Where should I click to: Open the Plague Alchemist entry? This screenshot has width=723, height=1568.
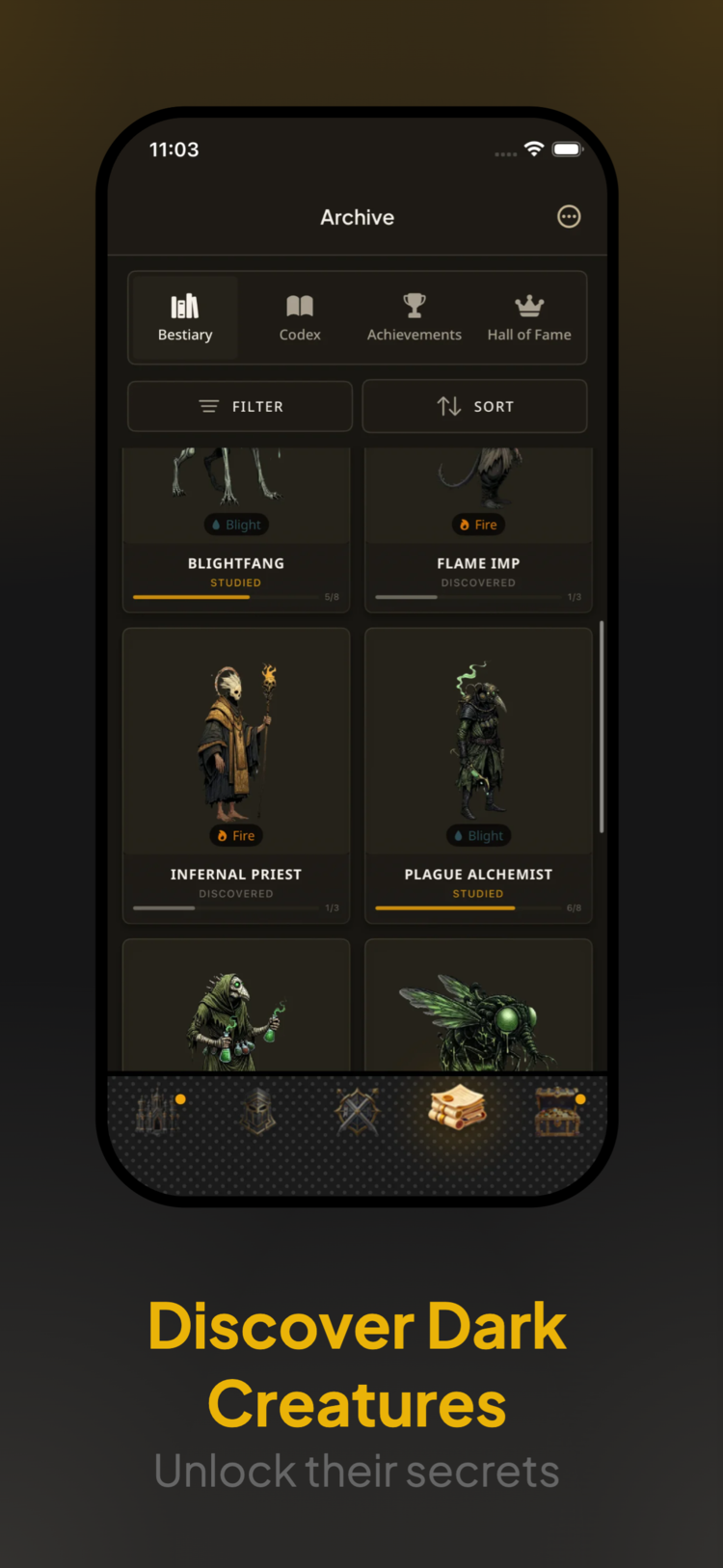tap(478, 775)
